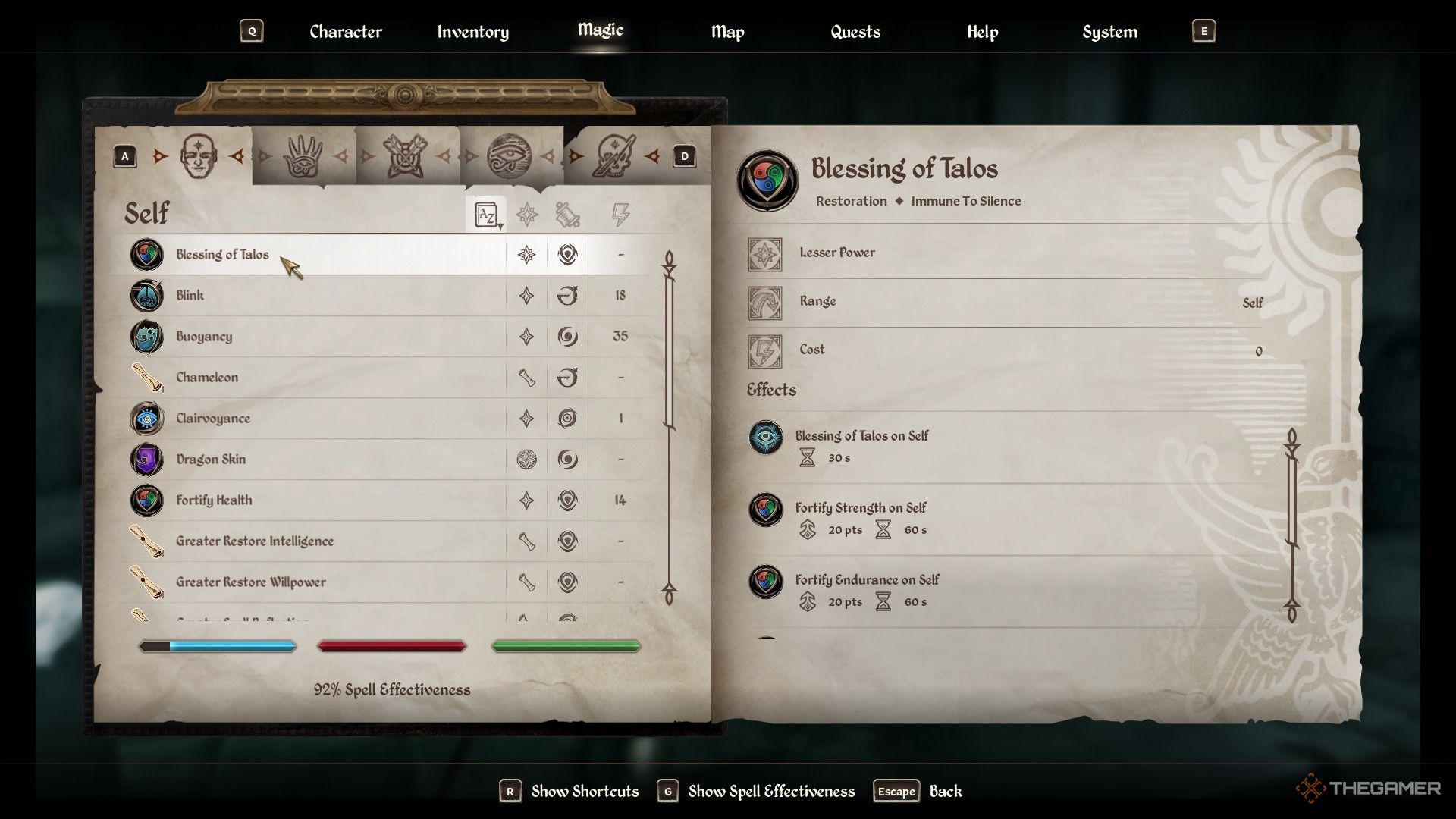Open the Map menu
The image size is (1456, 819).
[726, 32]
